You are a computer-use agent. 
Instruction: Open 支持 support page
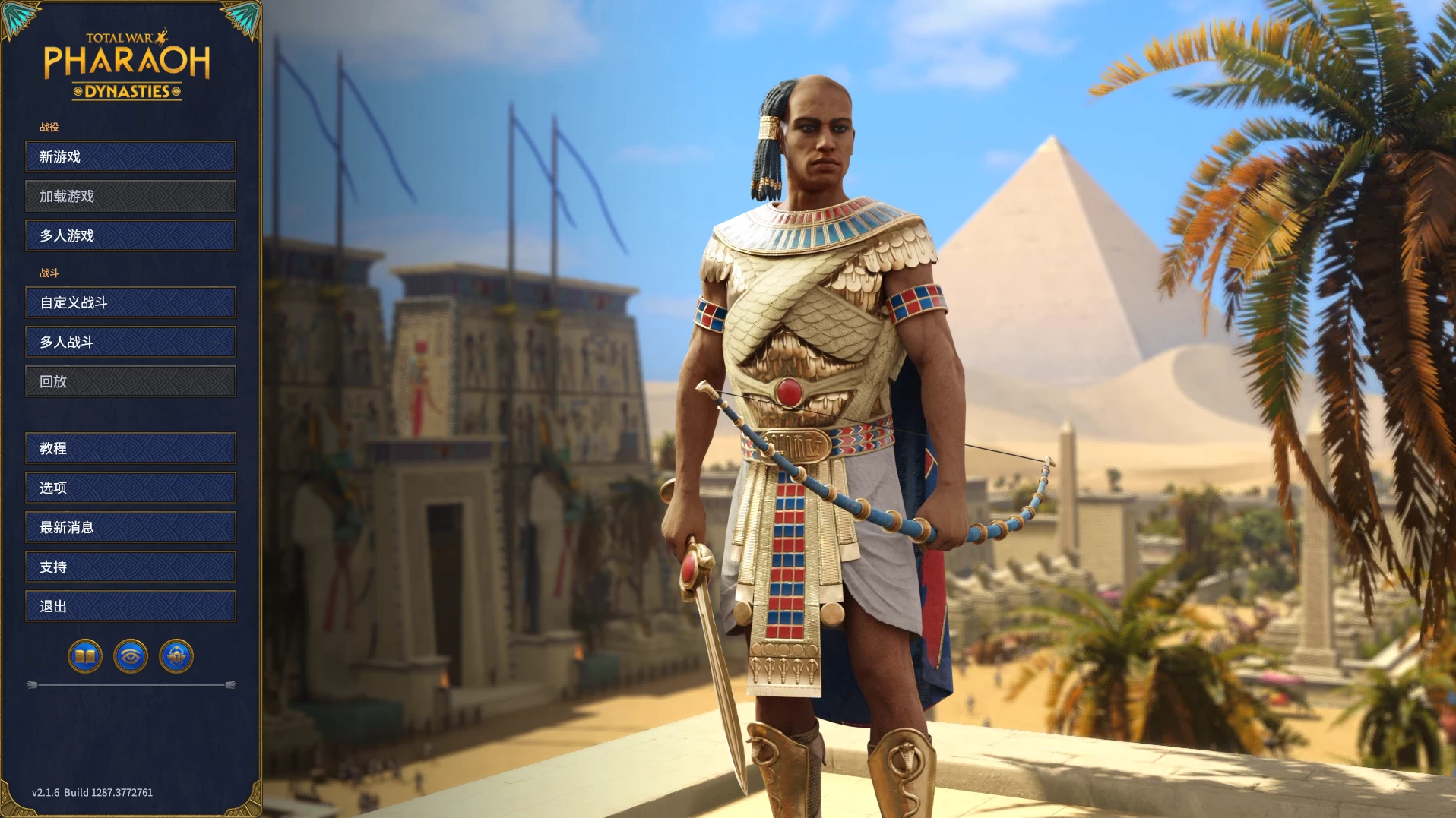pyautogui.click(x=131, y=567)
